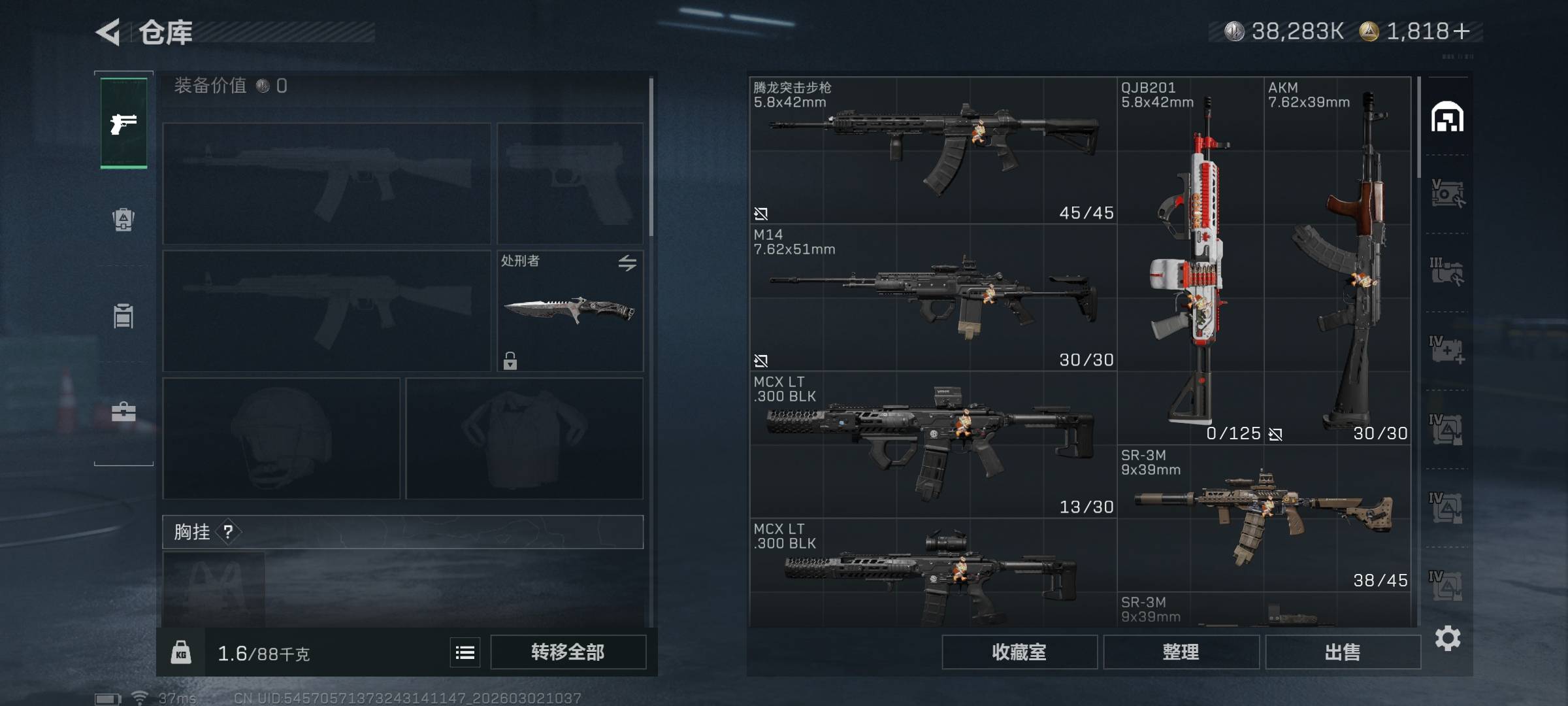Show the 胸挂 chest rig help tooltip
1568x706 pixels.
[x=228, y=532]
